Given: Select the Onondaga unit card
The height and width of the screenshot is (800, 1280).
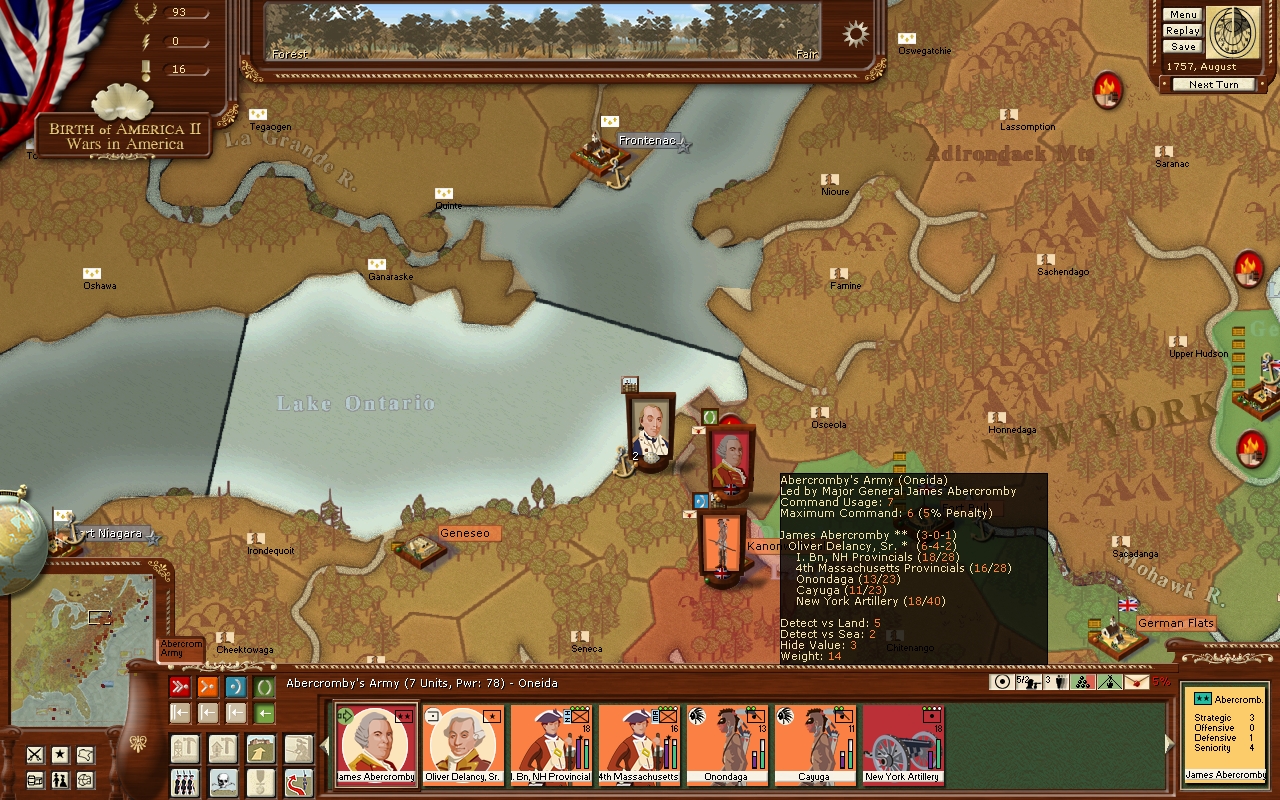Looking at the screenshot, I should point(727,745).
